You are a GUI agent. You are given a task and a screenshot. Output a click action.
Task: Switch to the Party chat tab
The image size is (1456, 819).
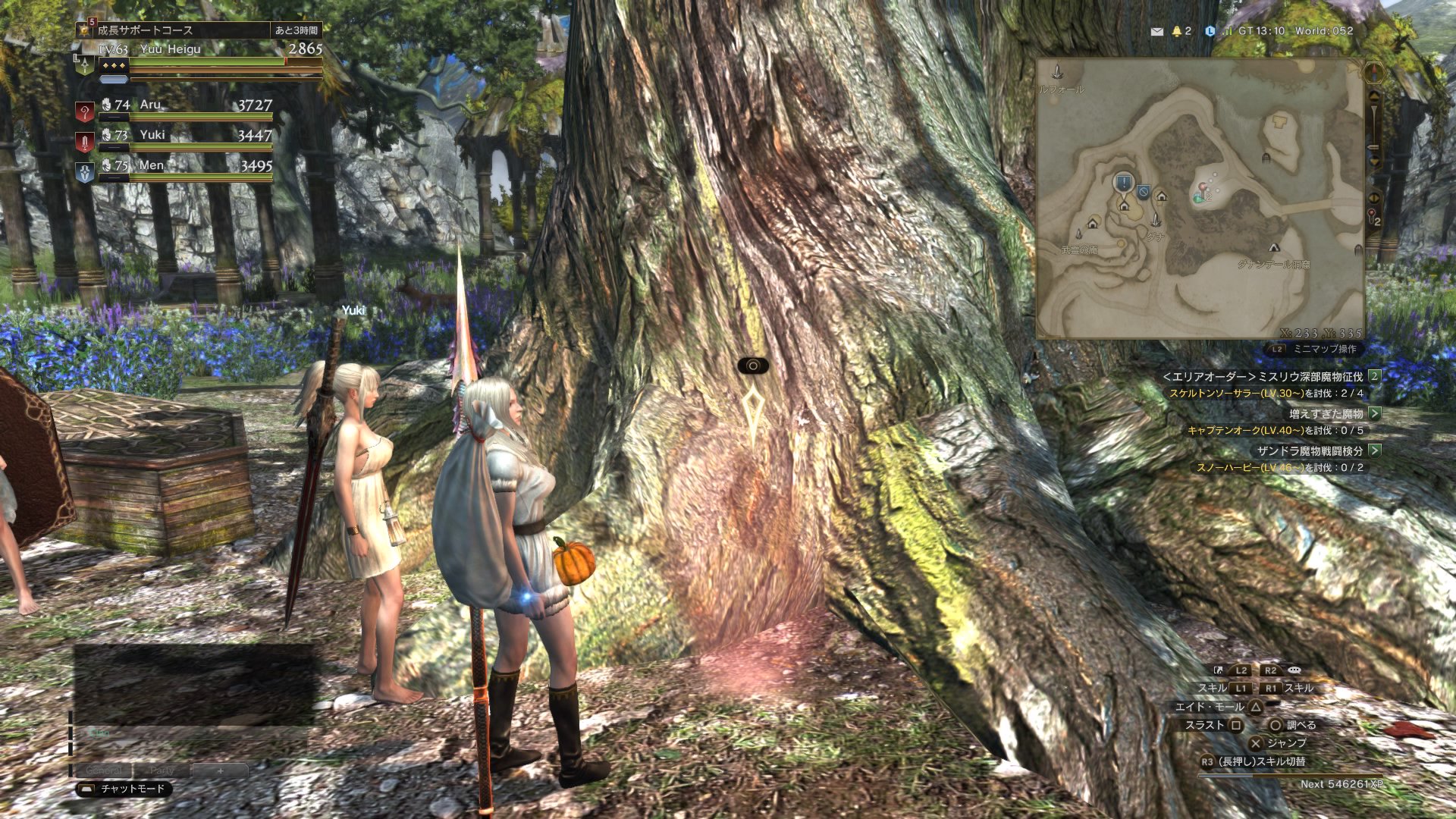click(x=162, y=770)
